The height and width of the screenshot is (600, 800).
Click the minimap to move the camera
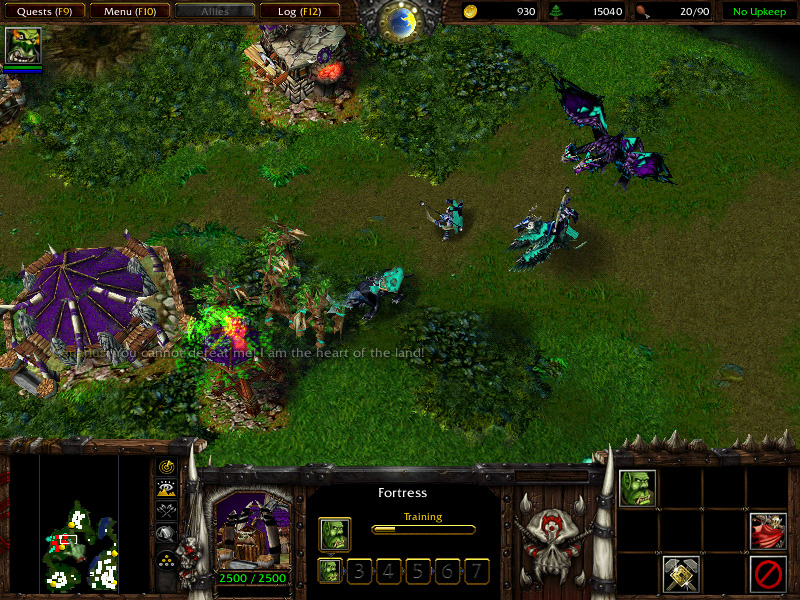click(x=79, y=524)
